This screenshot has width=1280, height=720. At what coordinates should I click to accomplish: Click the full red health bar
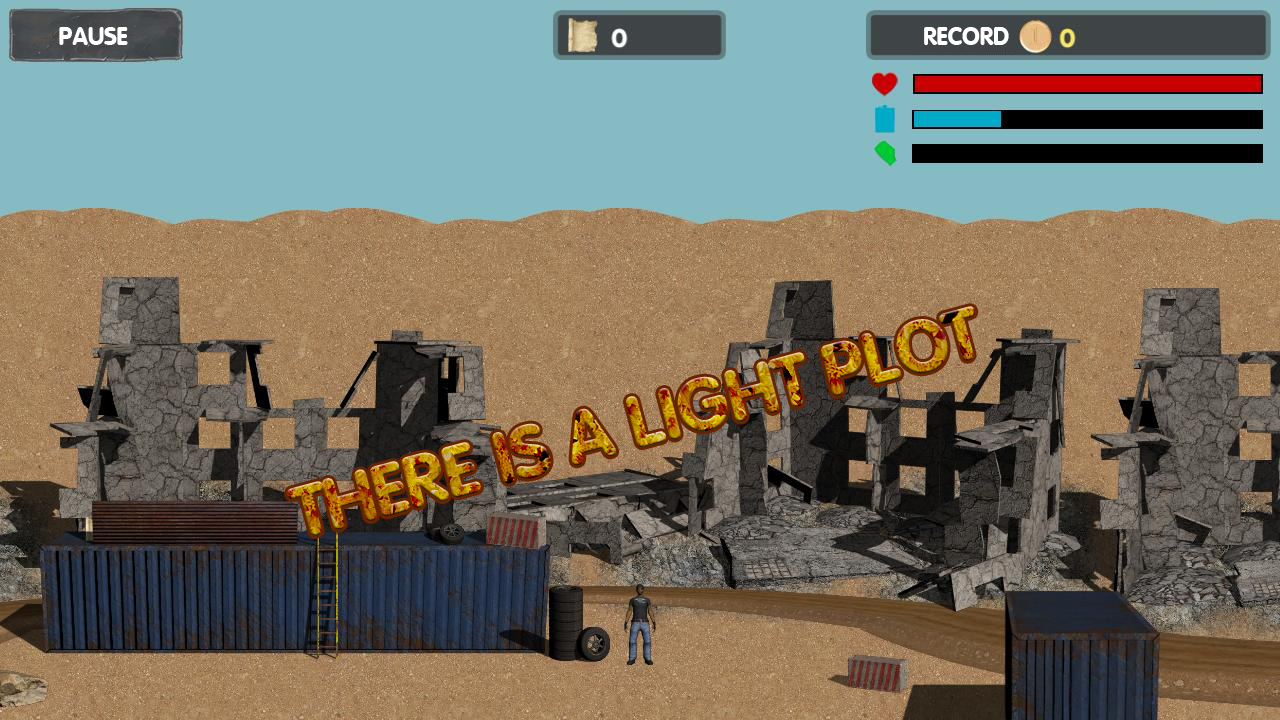coord(1087,83)
